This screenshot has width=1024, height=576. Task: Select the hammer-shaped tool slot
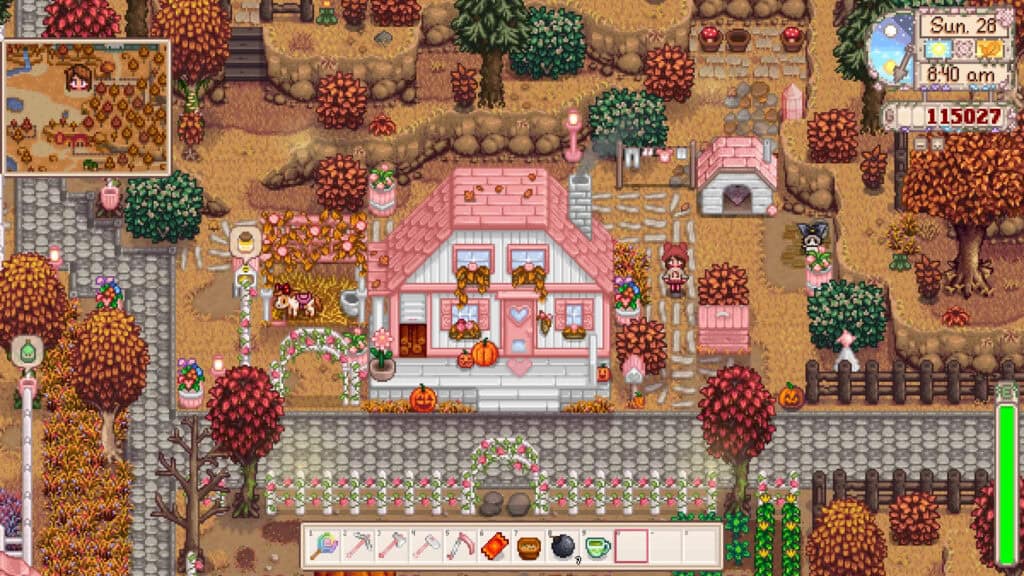click(x=427, y=546)
